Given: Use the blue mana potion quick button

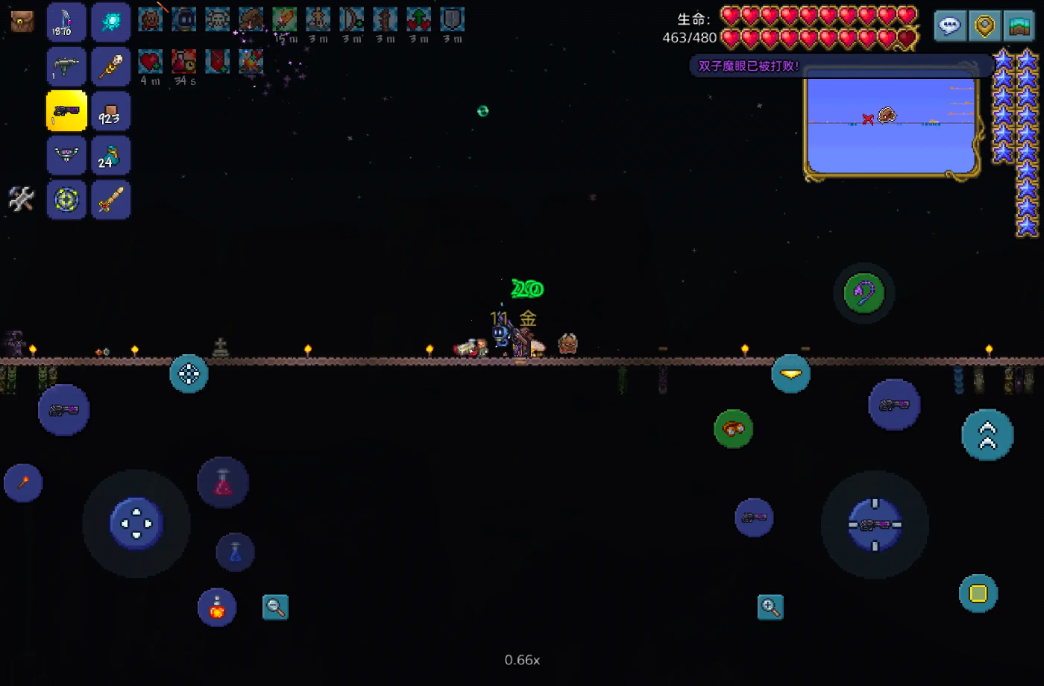Looking at the screenshot, I should click(235, 552).
